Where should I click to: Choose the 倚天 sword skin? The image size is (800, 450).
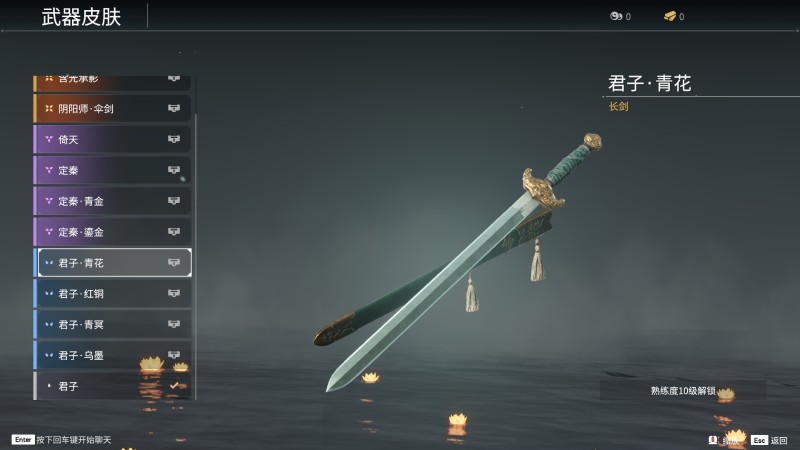tap(112, 139)
